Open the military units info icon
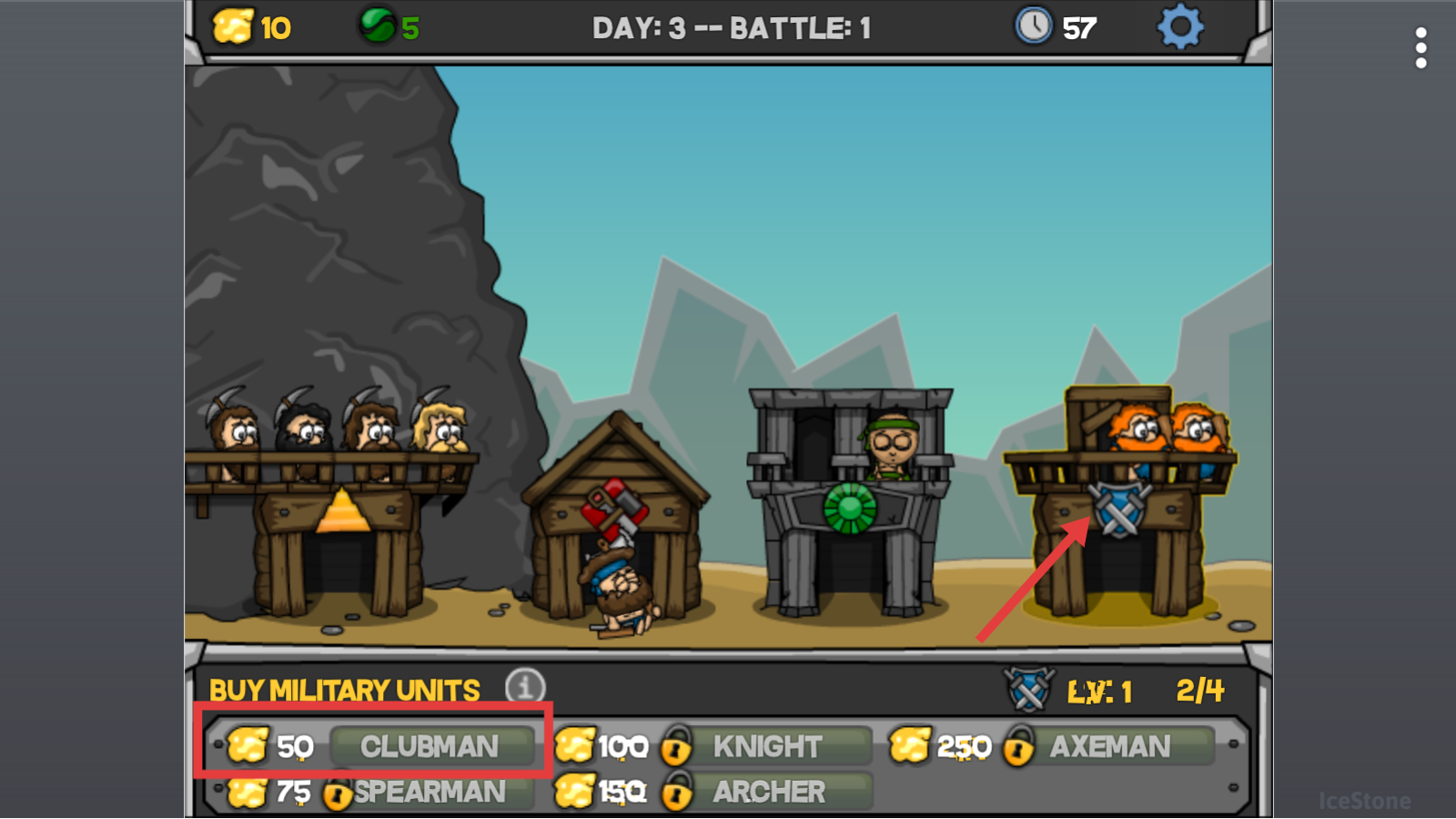This screenshot has width=1456, height=819. tap(525, 688)
